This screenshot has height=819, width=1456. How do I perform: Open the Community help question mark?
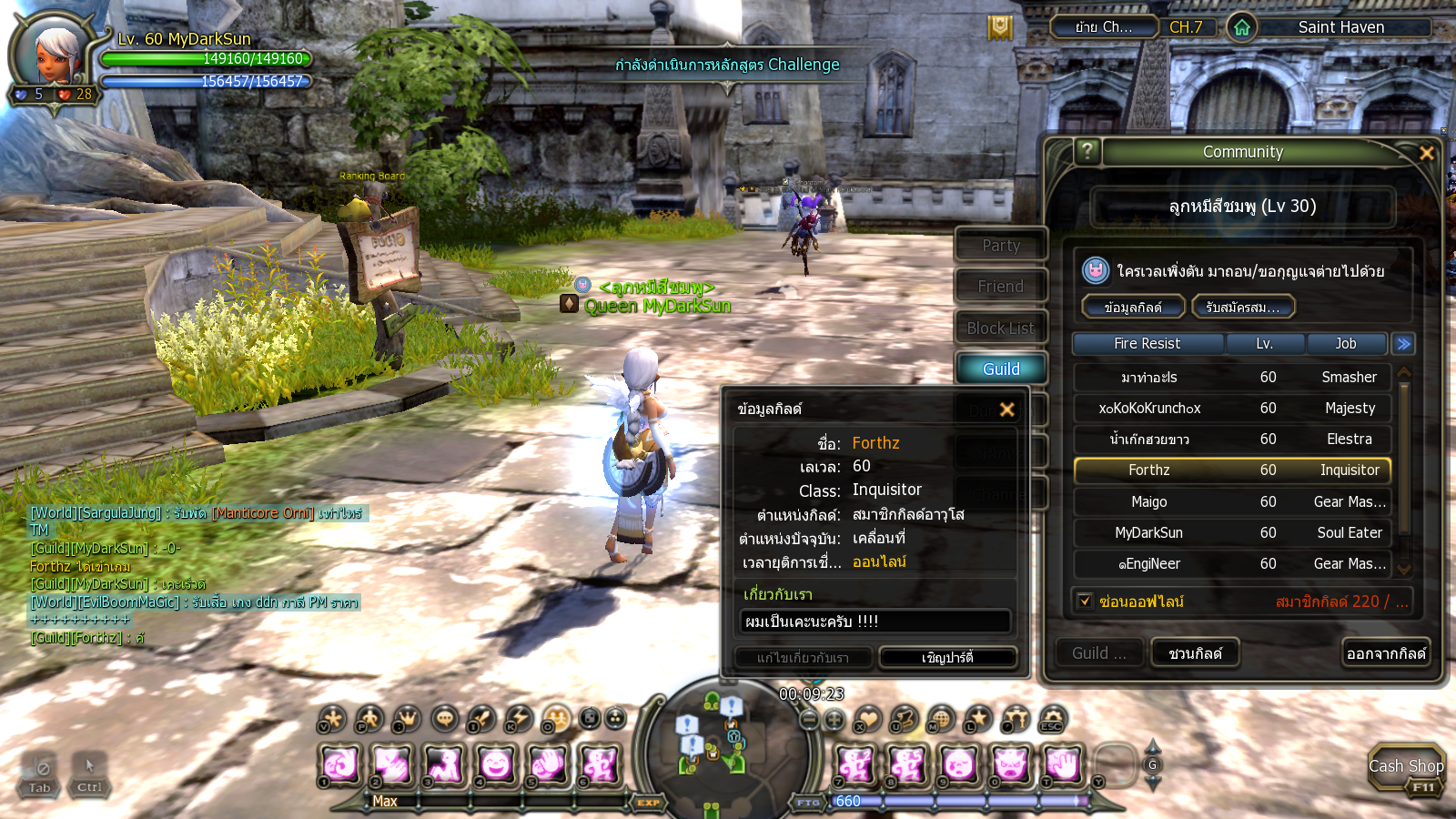tap(1087, 151)
